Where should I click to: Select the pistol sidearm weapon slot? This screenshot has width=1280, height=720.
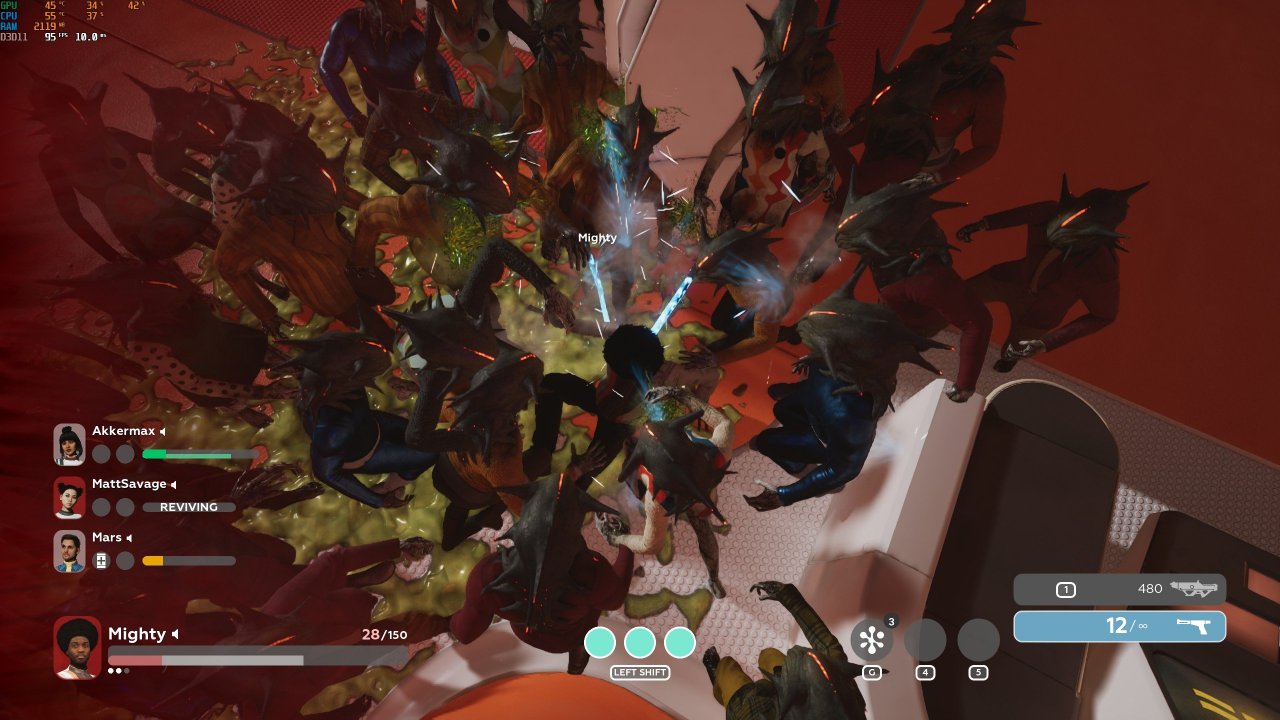pyautogui.click(x=1119, y=626)
